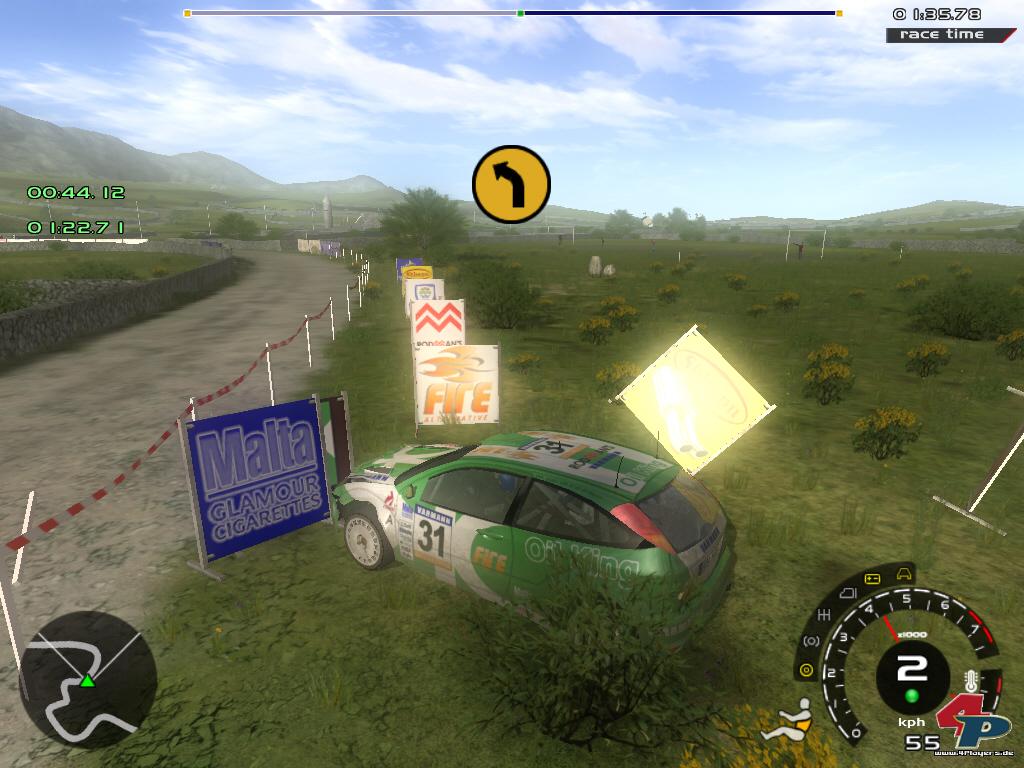Click the yellow tyre damage icon
1024x768 pixels.
(805, 669)
